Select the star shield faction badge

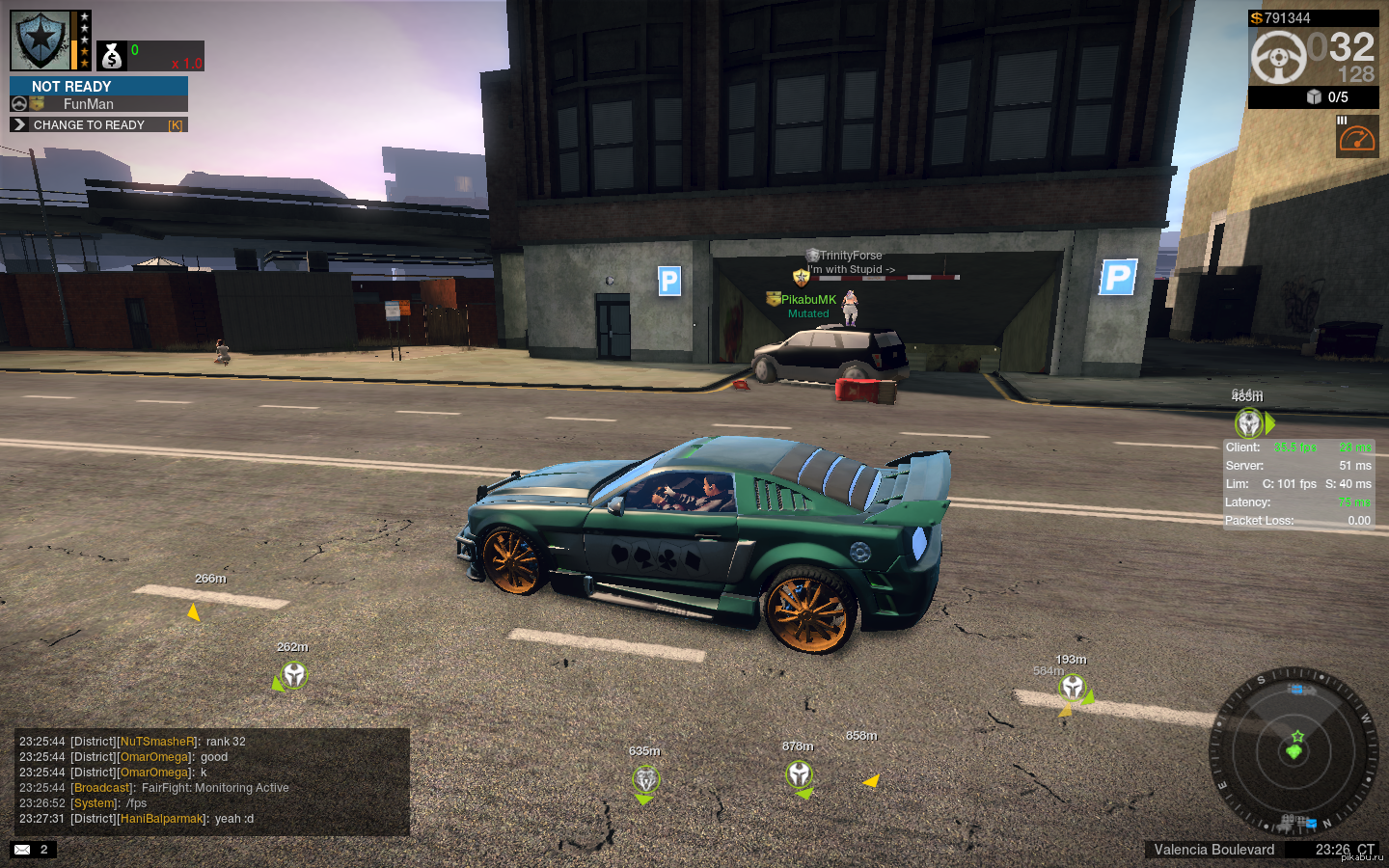point(40,41)
